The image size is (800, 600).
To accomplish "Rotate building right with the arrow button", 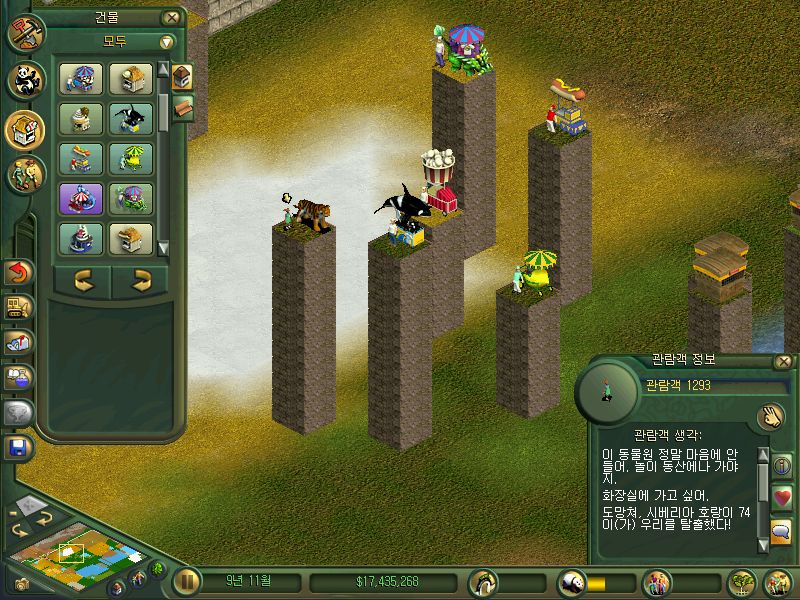I will pyautogui.click(x=140, y=281).
